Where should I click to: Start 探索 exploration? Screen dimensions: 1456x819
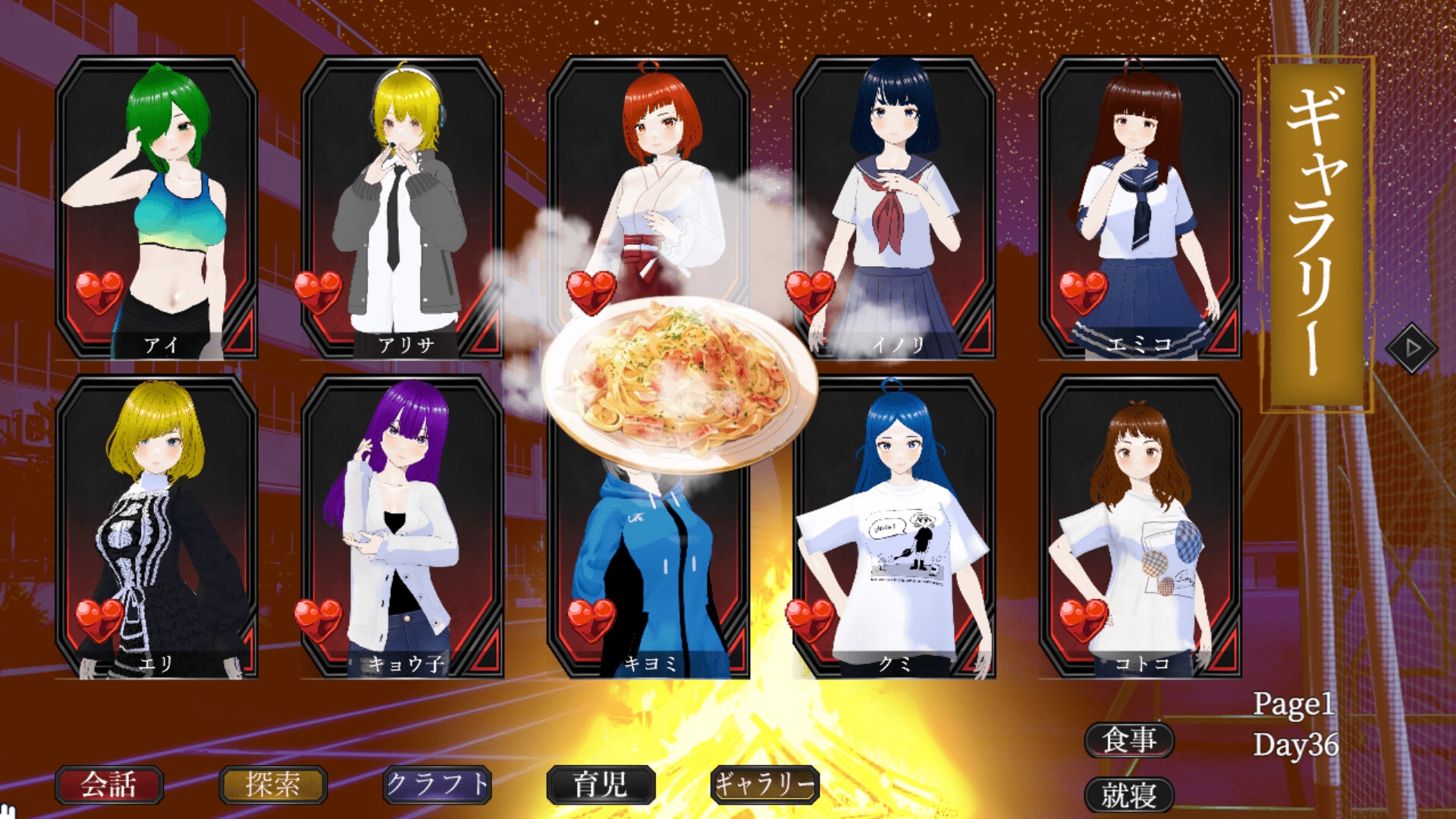(273, 785)
